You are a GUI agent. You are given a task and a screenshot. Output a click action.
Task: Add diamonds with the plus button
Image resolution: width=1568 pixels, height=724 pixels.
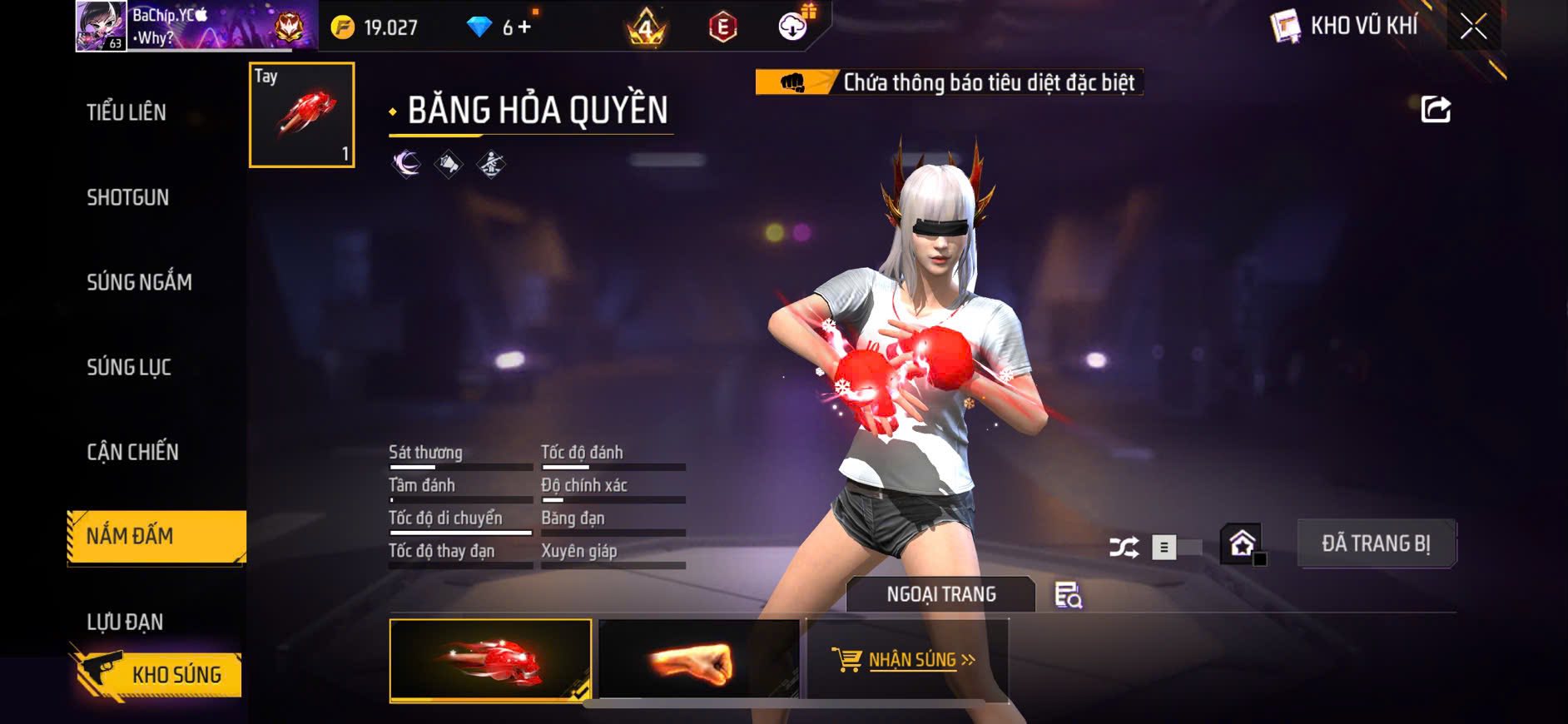pos(524,27)
